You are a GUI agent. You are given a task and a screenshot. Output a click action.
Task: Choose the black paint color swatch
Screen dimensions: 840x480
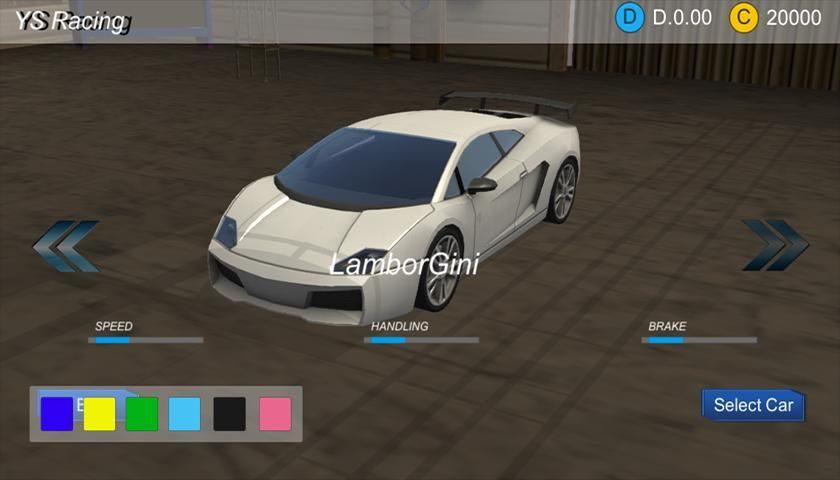pyautogui.click(x=229, y=414)
